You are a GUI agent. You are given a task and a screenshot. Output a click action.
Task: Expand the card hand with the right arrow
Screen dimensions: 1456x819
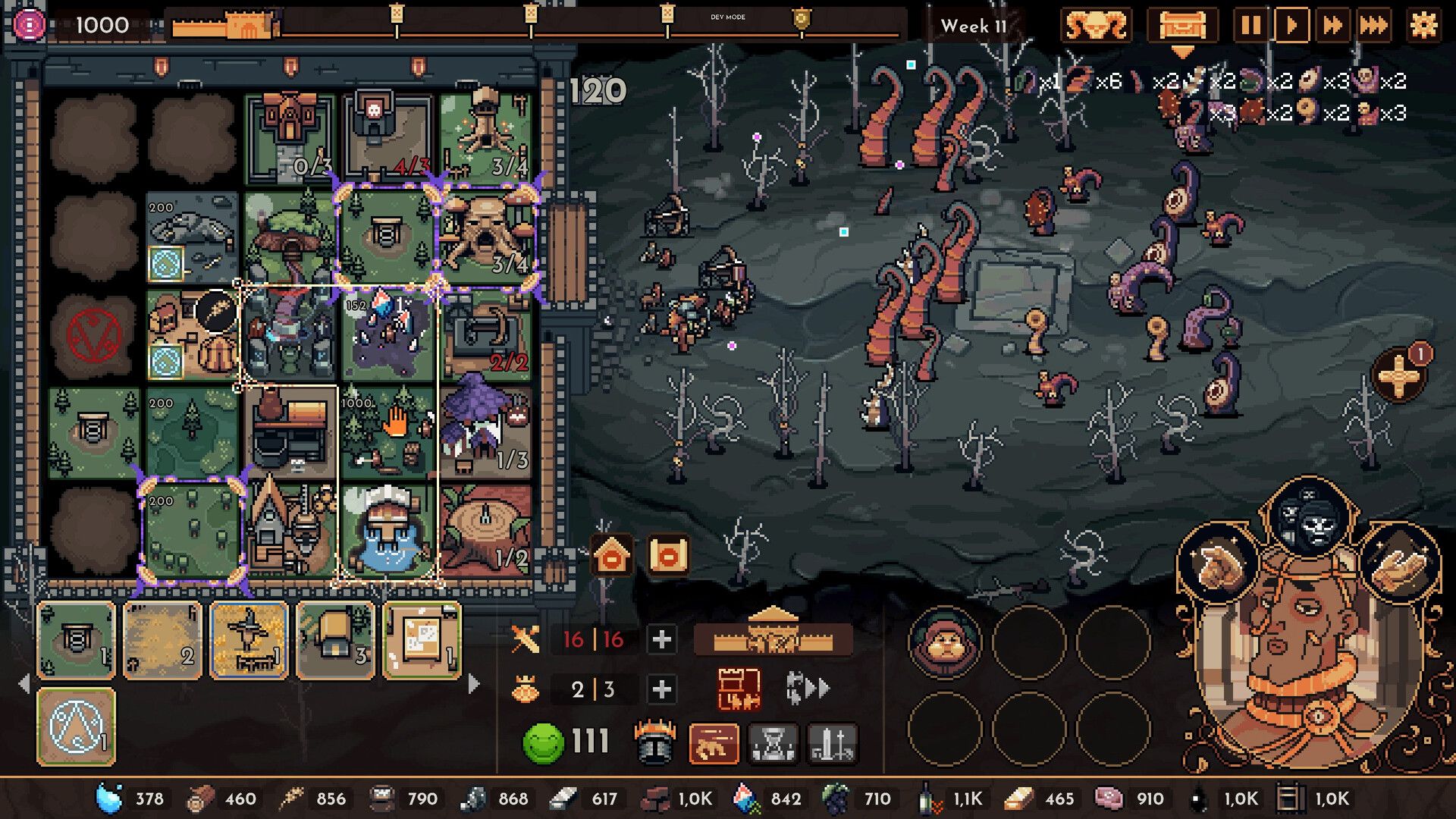pyautogui.click(x=473, y=682)
